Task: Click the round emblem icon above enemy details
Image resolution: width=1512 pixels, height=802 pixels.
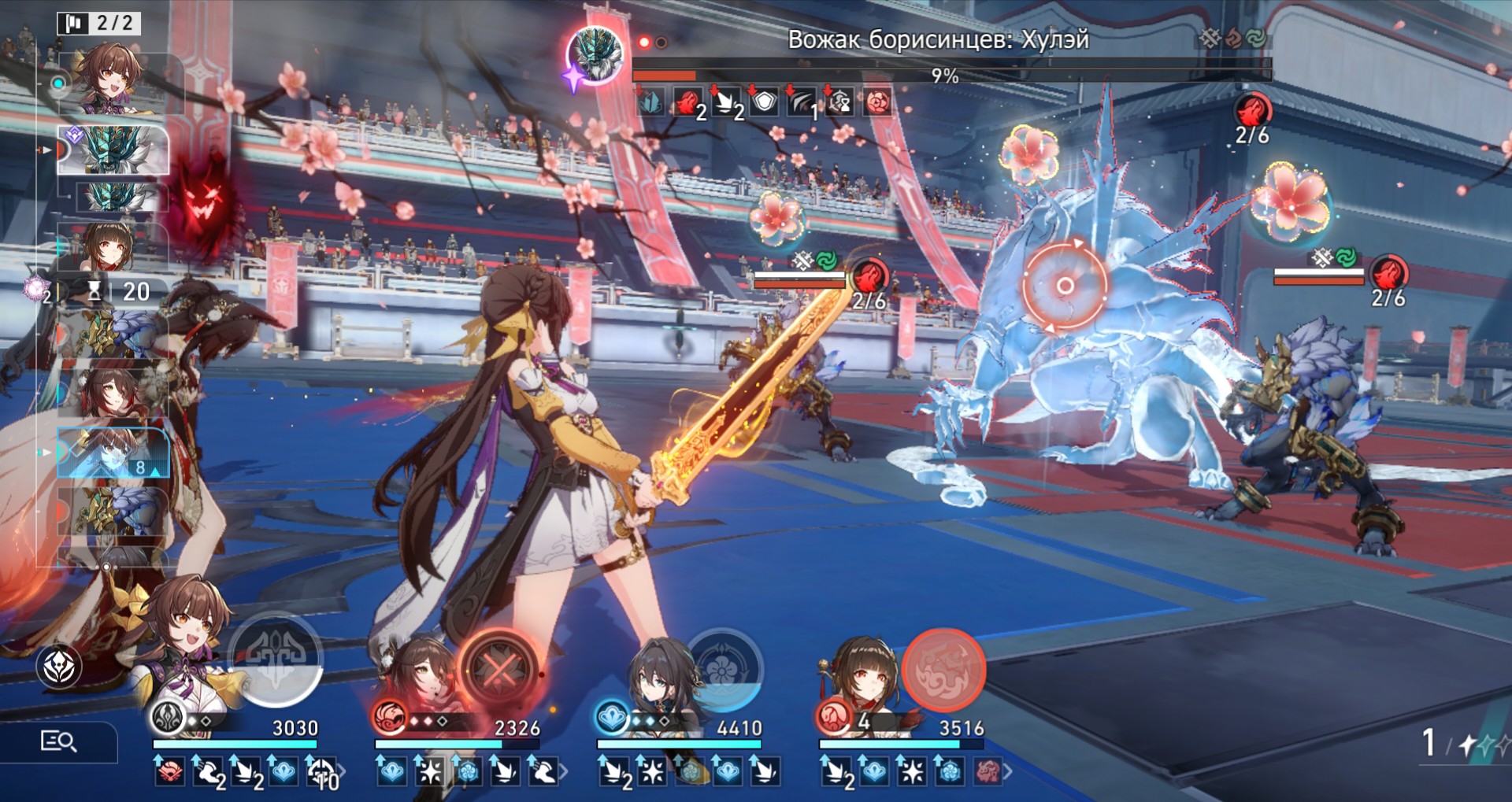Action: click(59, 667)
